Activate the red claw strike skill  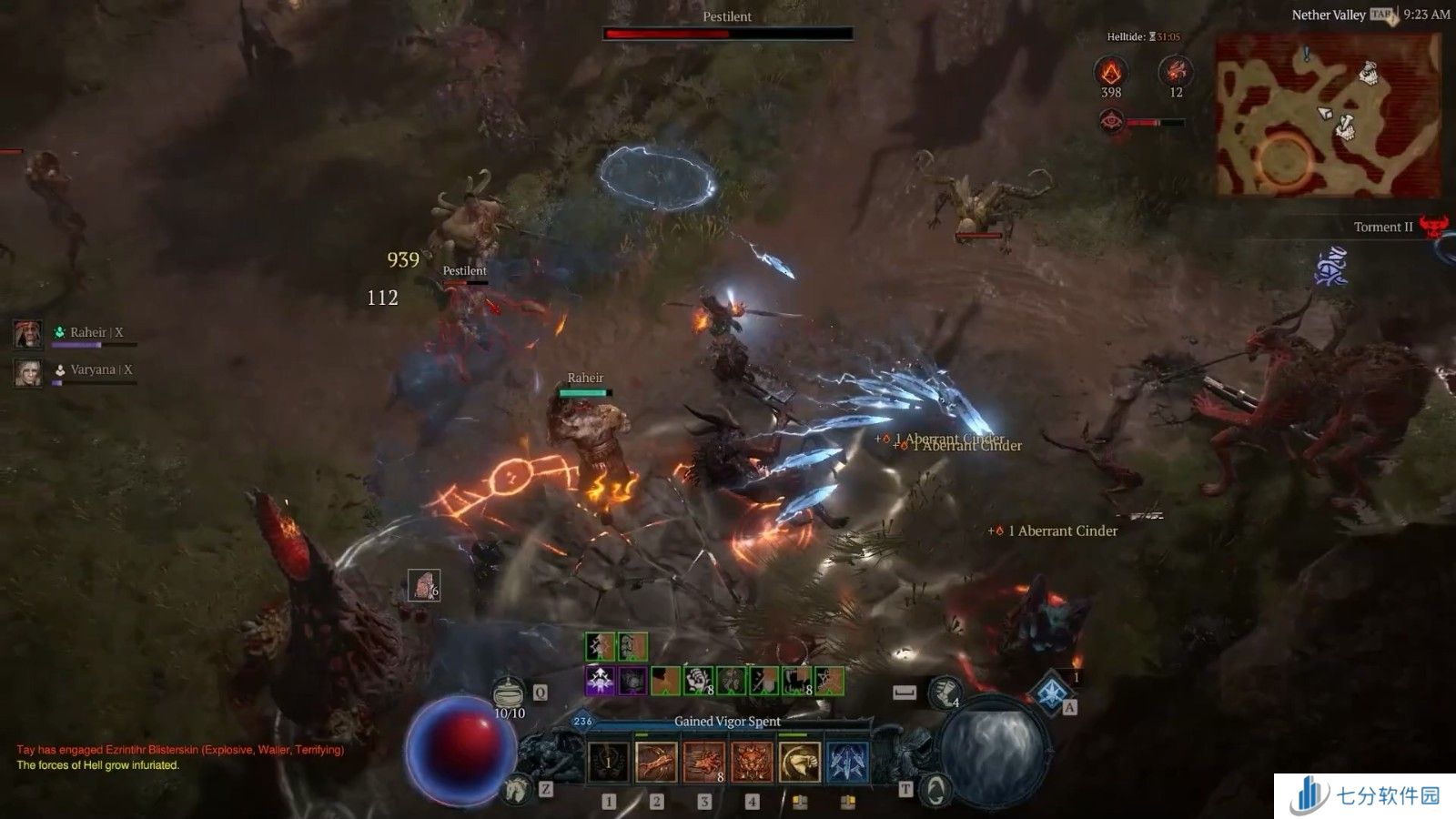[656, 762]
